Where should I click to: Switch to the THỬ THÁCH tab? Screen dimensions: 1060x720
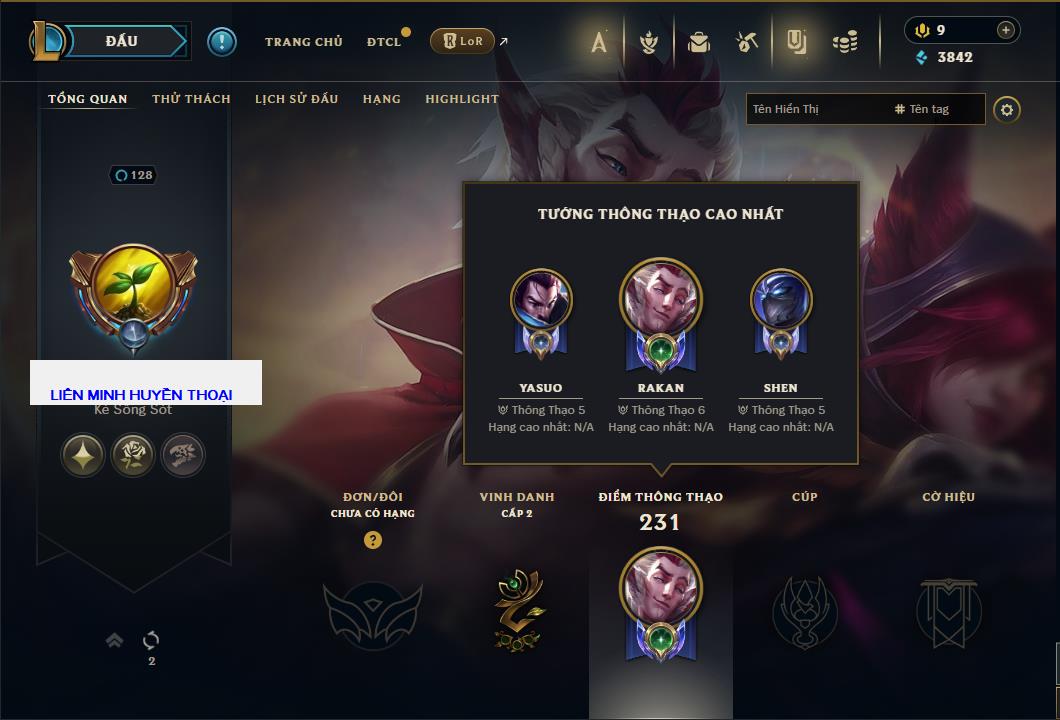pyautogui.click(x=191, y=99)
